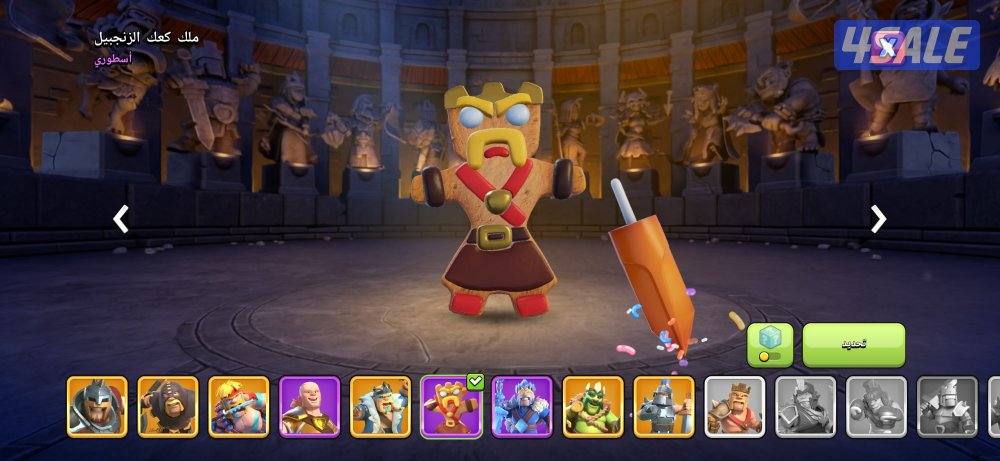
Task: Show the previous skin with left arrow
Action: (x=121, y=219)
